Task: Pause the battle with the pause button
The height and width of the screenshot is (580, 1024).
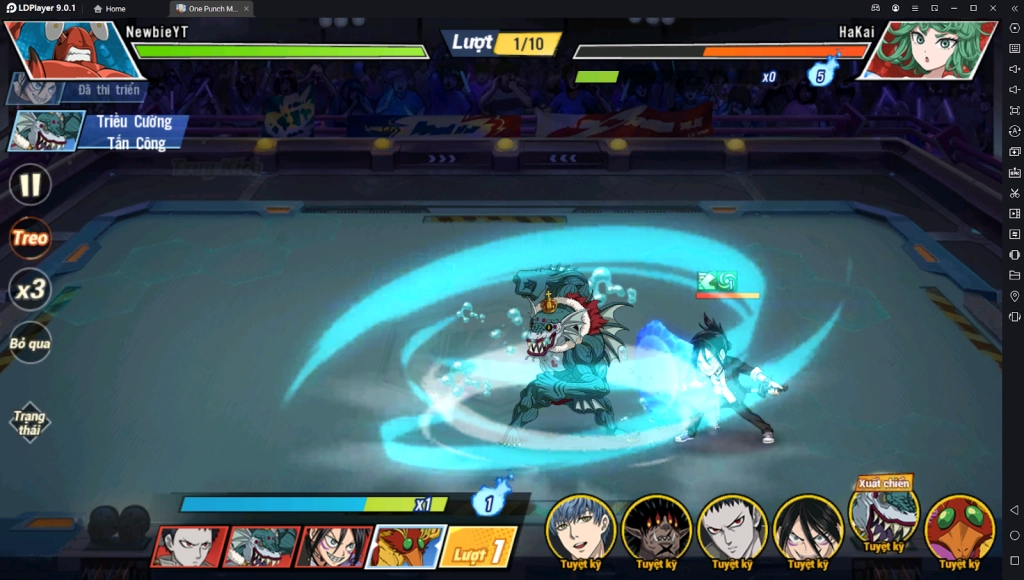Action: click(x=30, y=184)
